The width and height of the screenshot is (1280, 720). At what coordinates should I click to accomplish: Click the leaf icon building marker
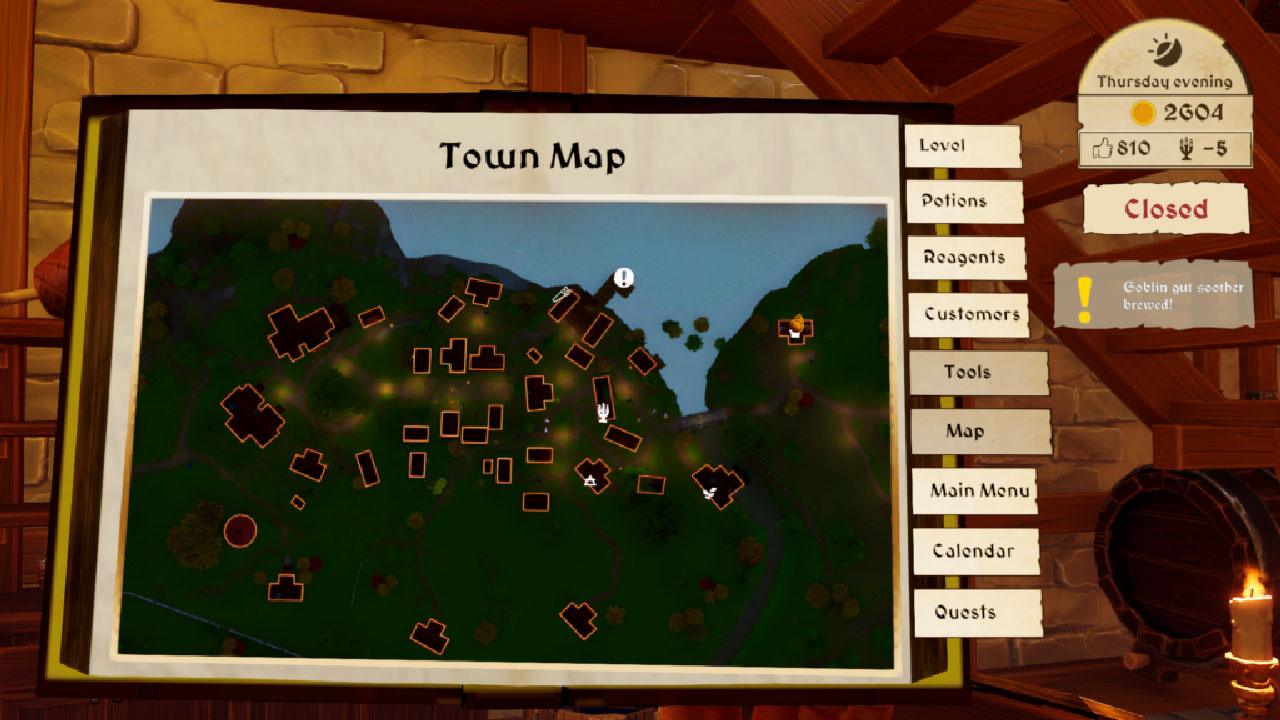710,492
